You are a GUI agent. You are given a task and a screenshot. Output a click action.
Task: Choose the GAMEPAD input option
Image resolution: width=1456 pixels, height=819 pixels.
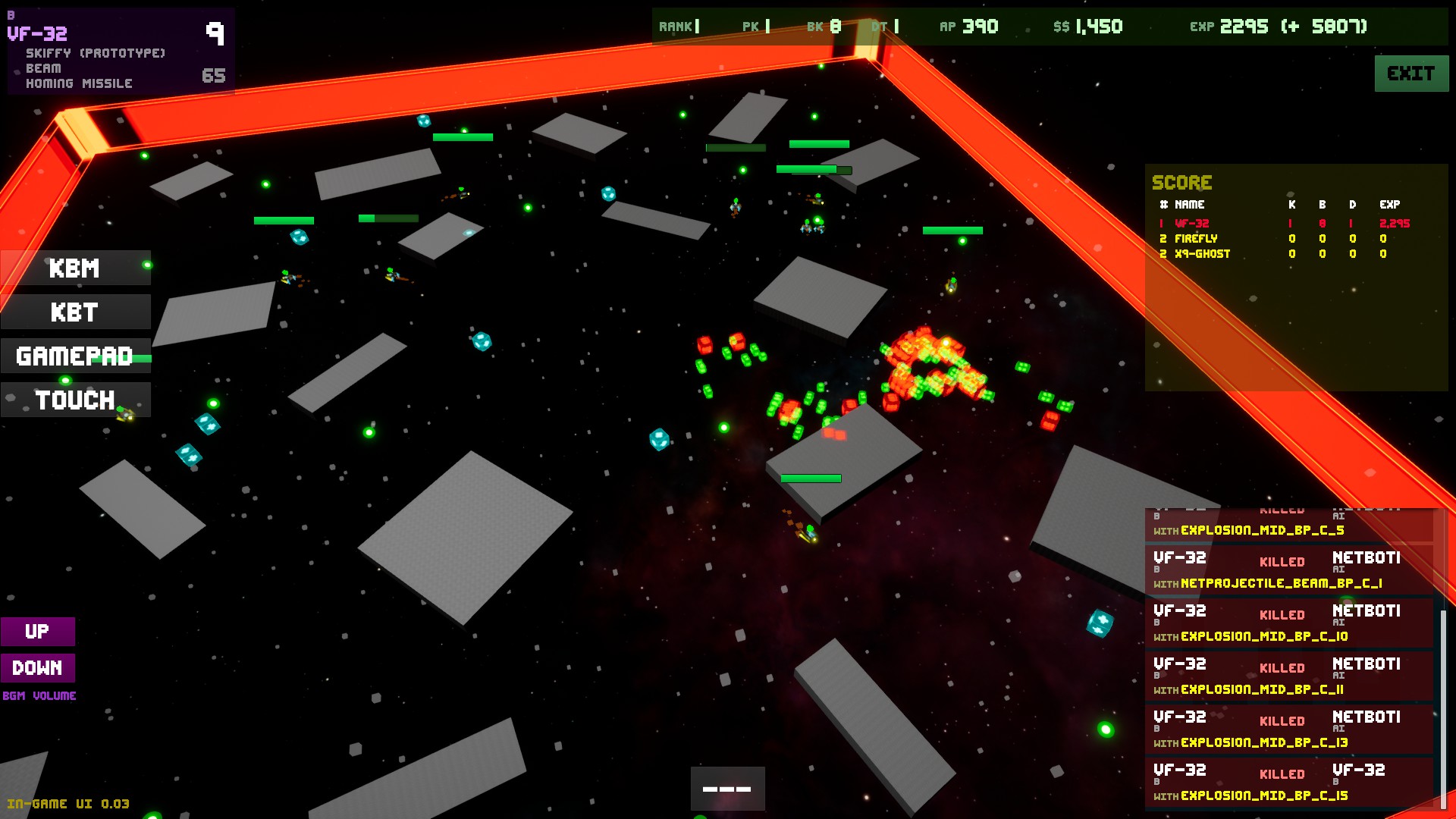pos(75,356)
